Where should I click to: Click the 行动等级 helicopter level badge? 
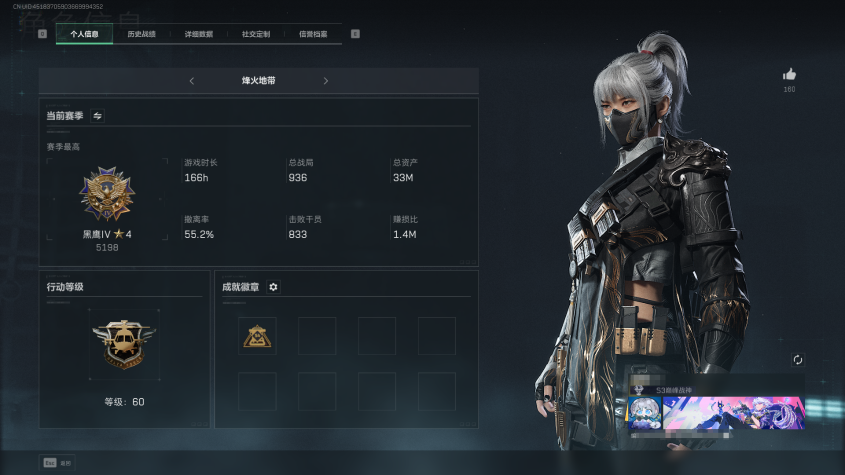124,345
